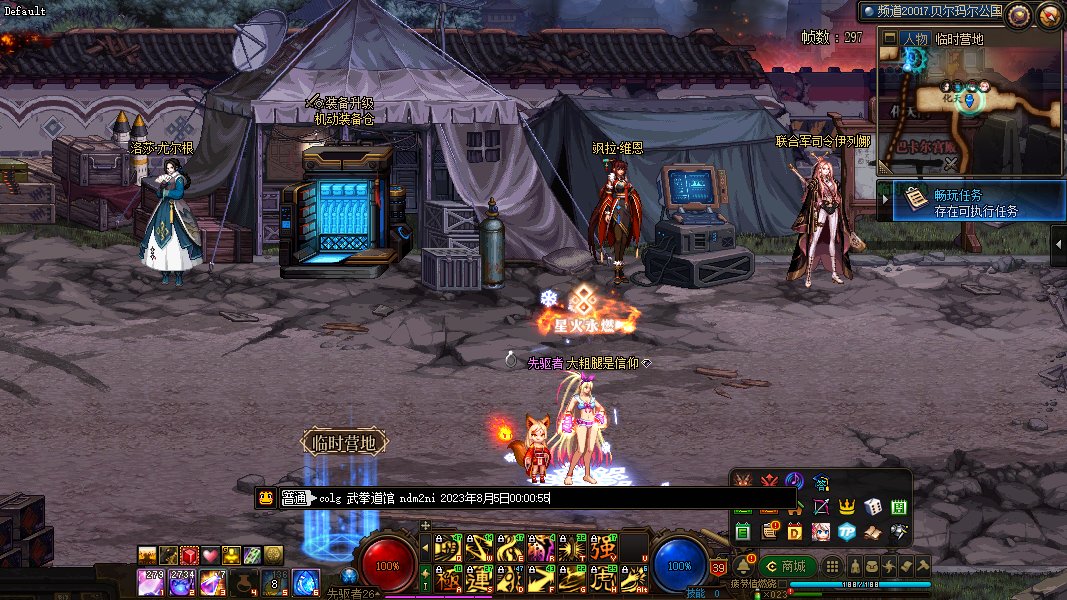Viewport: 1067px width, 600px height.
Task: Open the open book icon
Action: click(x=872, y=530)
